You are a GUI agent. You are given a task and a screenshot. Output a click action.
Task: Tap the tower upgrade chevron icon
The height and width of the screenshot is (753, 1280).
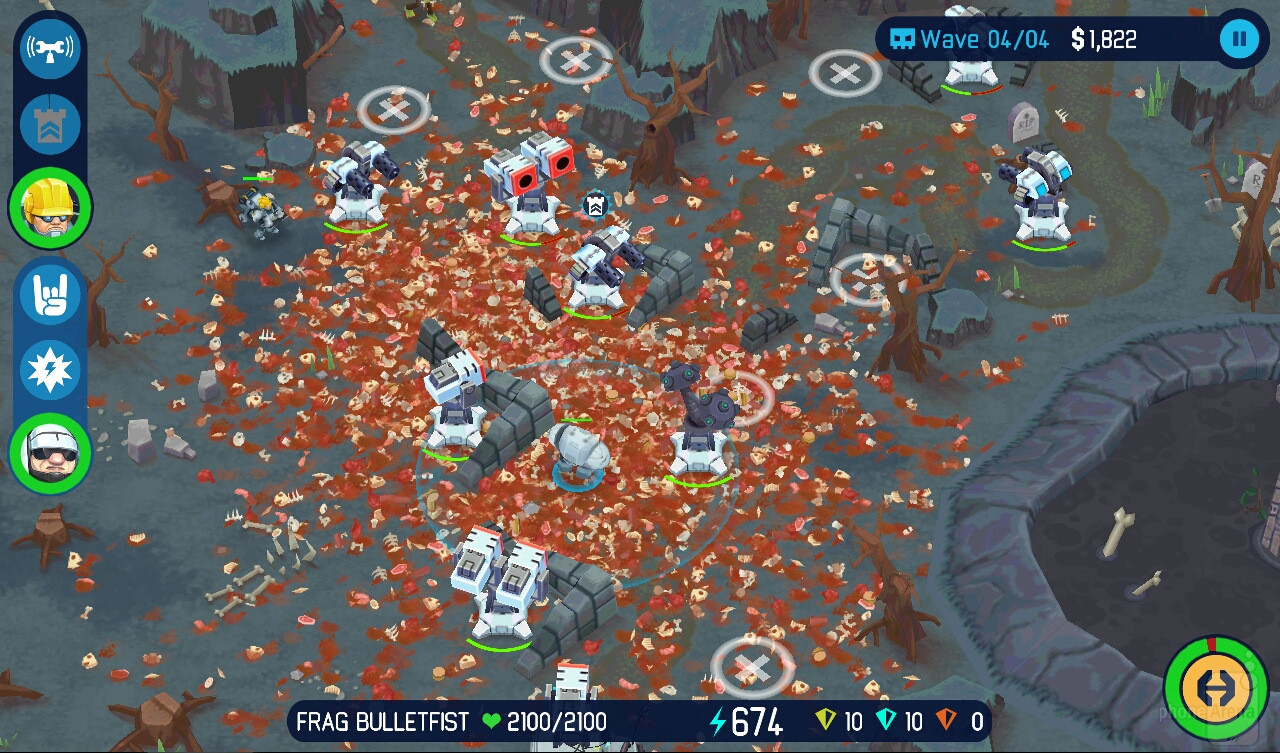(50, 125)
